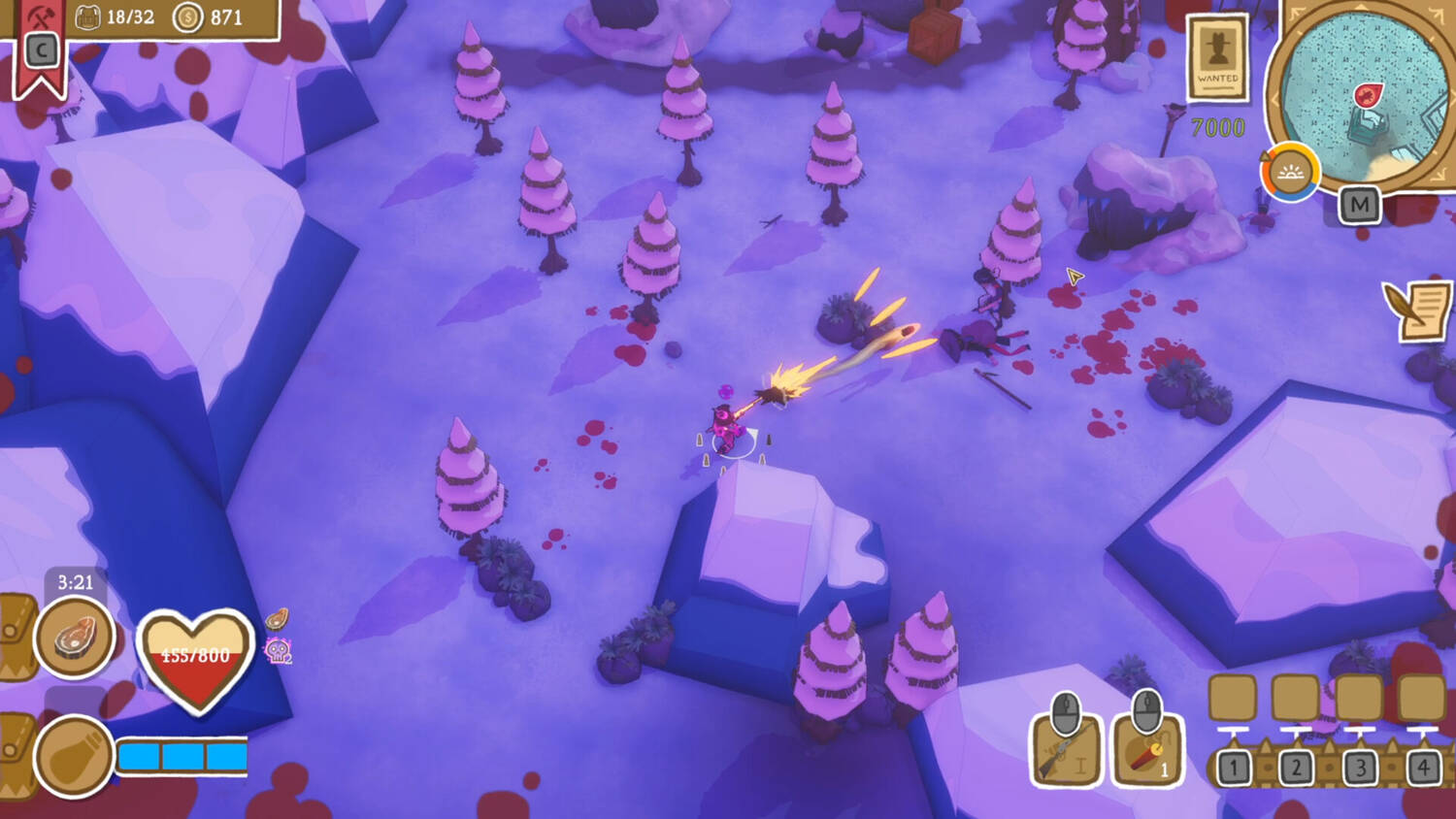Select the sun day-cycle indicator

coord(1289,174)
